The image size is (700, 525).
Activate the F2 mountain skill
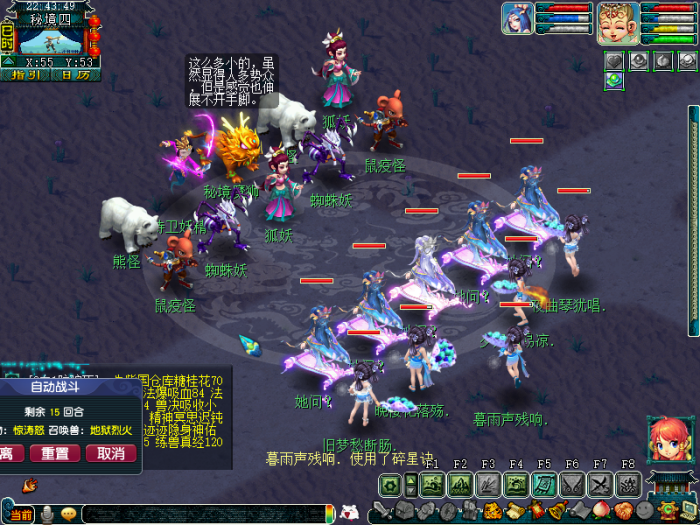click(460, 485)
